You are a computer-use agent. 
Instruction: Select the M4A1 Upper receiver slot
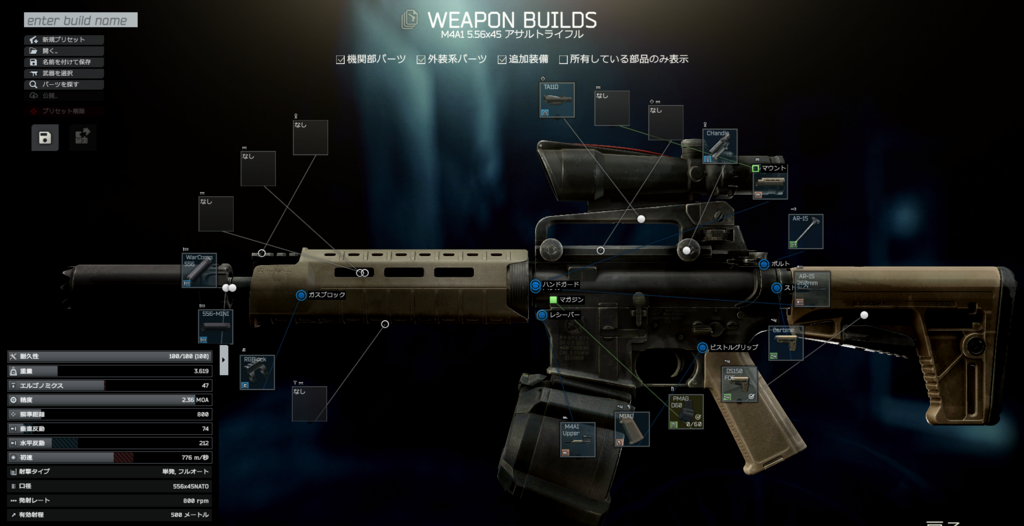[577, 438]
